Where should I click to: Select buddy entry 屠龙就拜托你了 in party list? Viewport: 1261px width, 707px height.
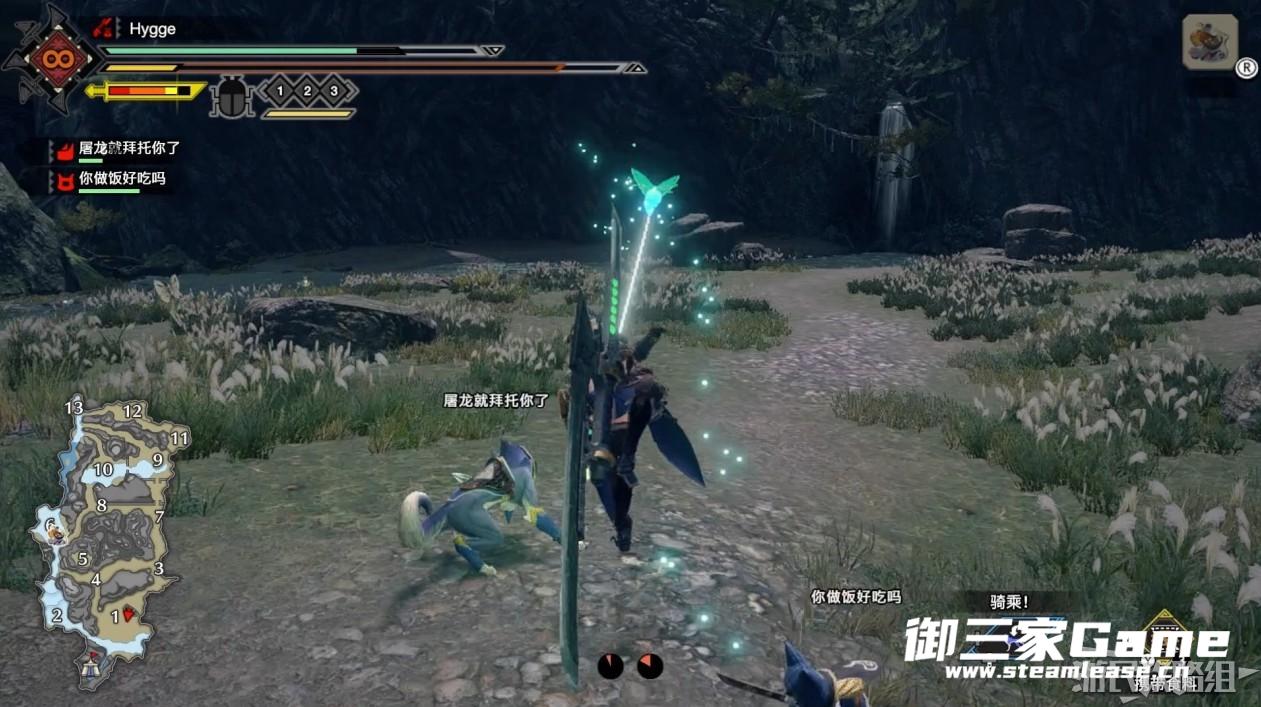coord(129,148)
